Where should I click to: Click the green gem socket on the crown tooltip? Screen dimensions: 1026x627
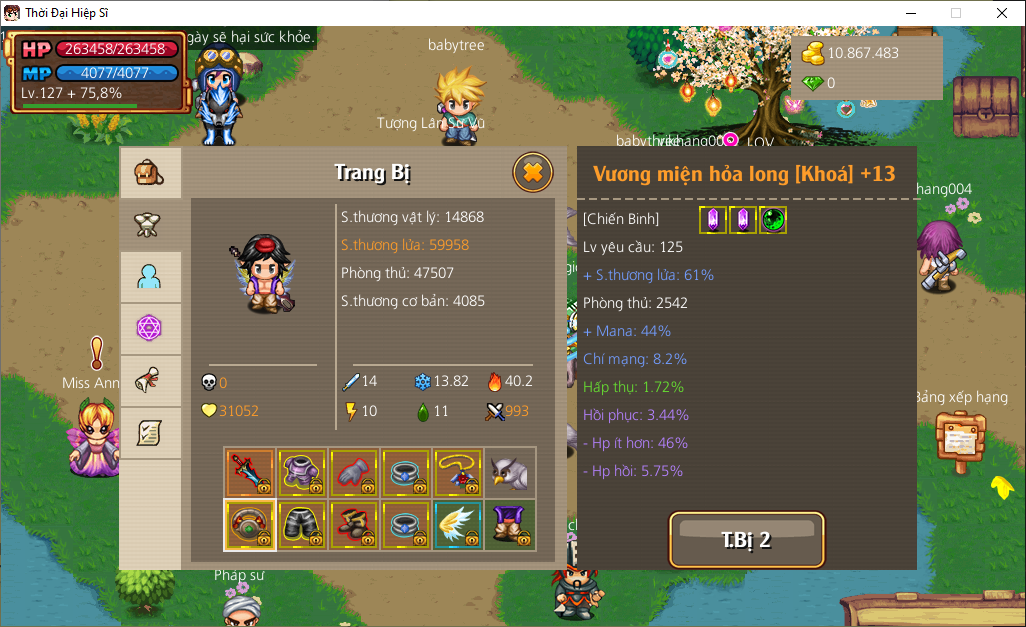pos(773,220)
